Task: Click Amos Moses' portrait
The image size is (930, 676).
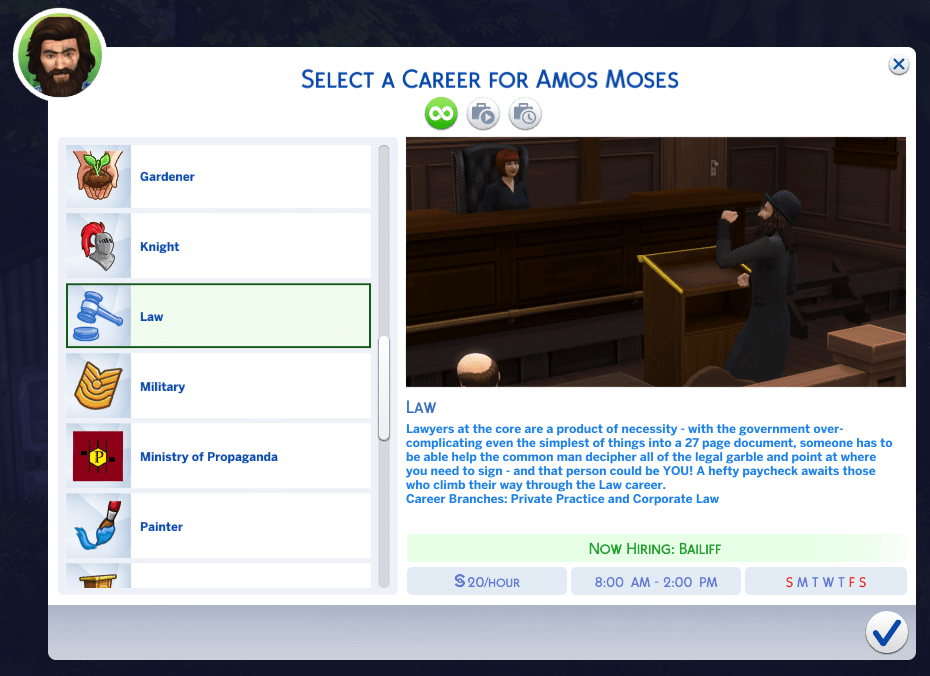Action: (x=59, y=55)
